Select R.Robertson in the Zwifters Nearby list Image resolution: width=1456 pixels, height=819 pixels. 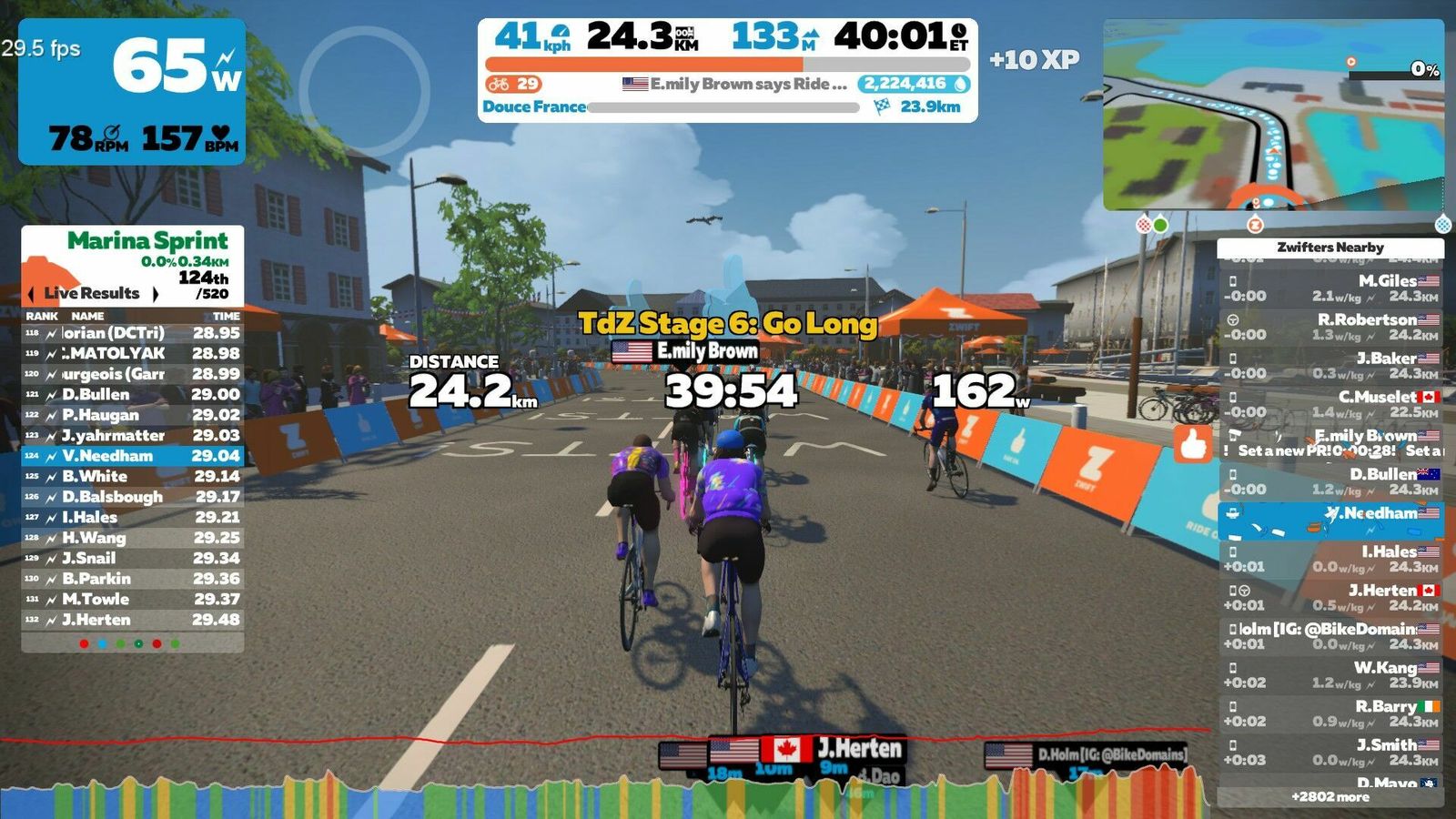1330,328
